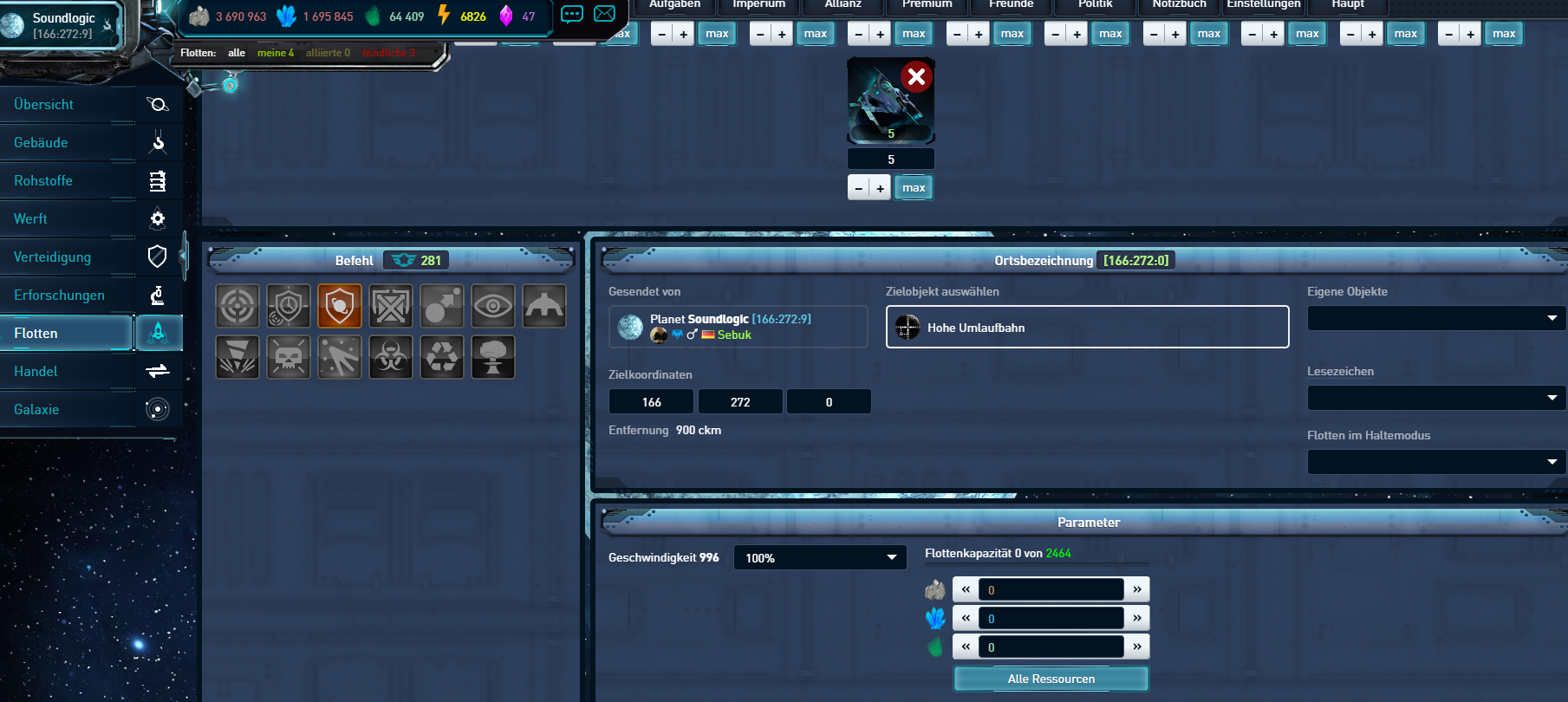Choose the eye espionage order icon
The image size is (1568, 702).
(x=493, y=306)
